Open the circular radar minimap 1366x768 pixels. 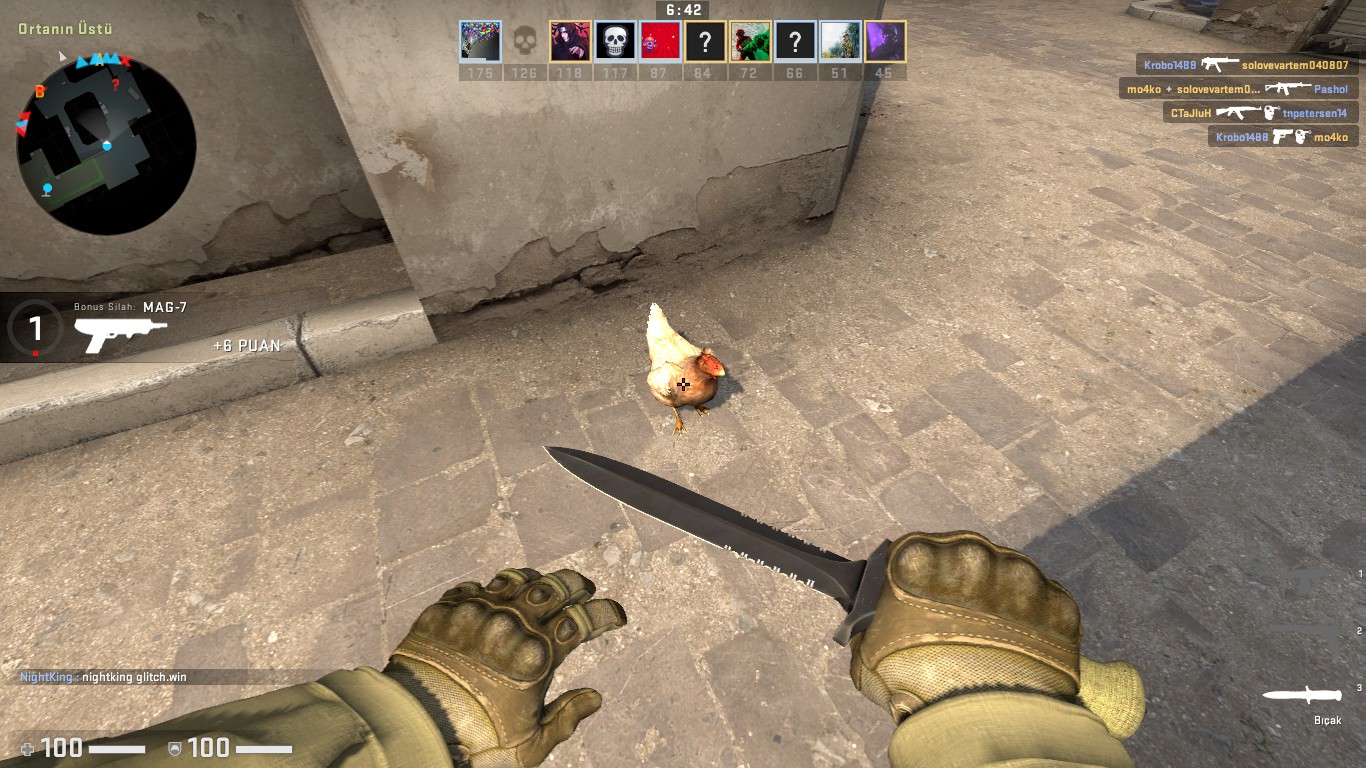pyautogui.click(x=106, y=145)
